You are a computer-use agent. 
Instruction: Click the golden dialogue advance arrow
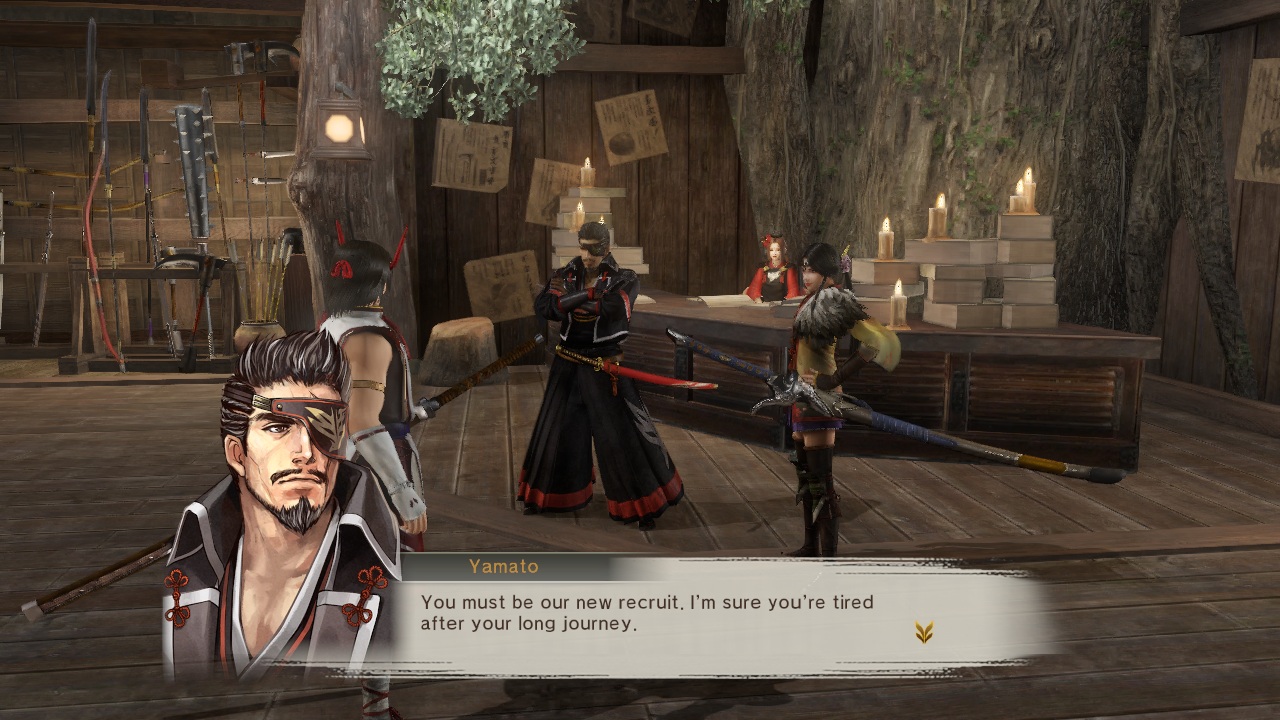coord(924,632)
